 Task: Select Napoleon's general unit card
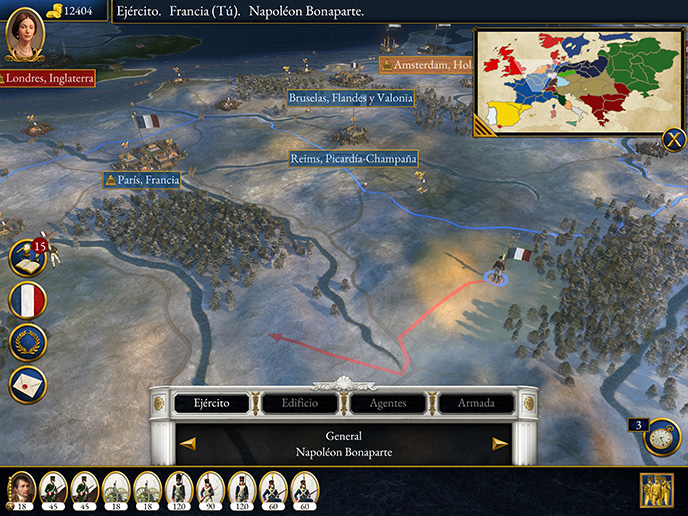click(21, 490)
